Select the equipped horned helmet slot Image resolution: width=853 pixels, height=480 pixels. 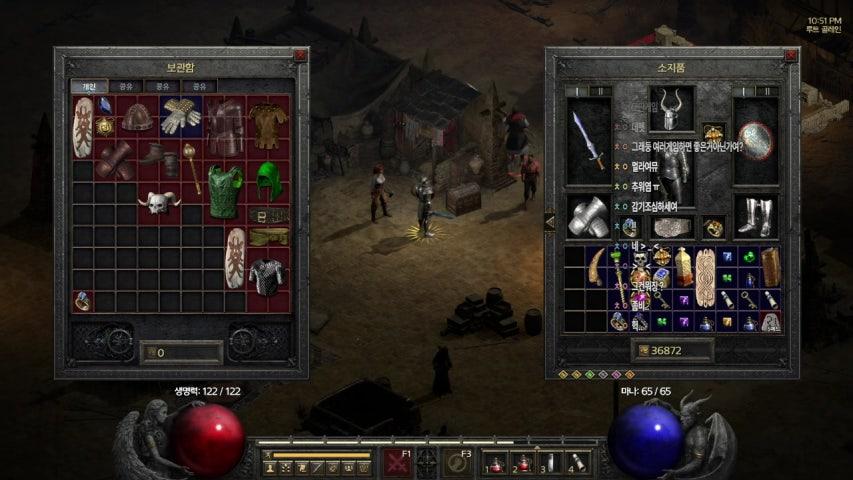[672, 108]
